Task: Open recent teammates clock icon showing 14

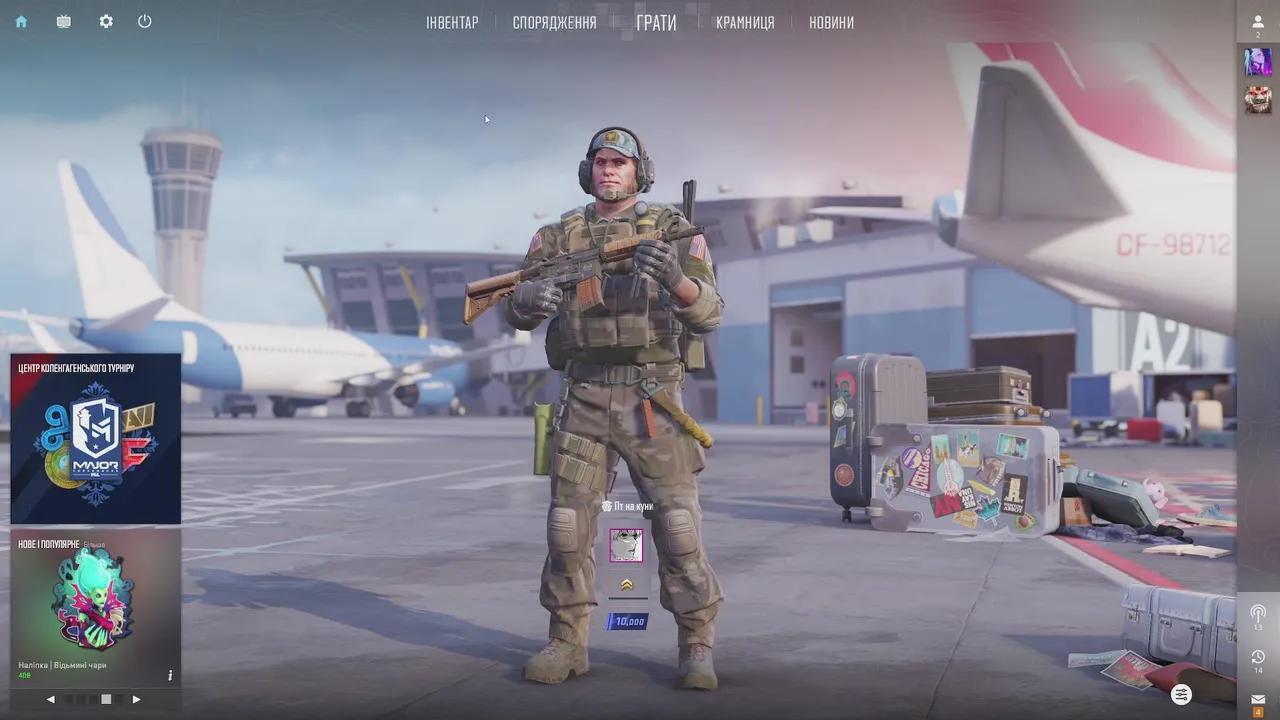Action: tap(1258, 656)
